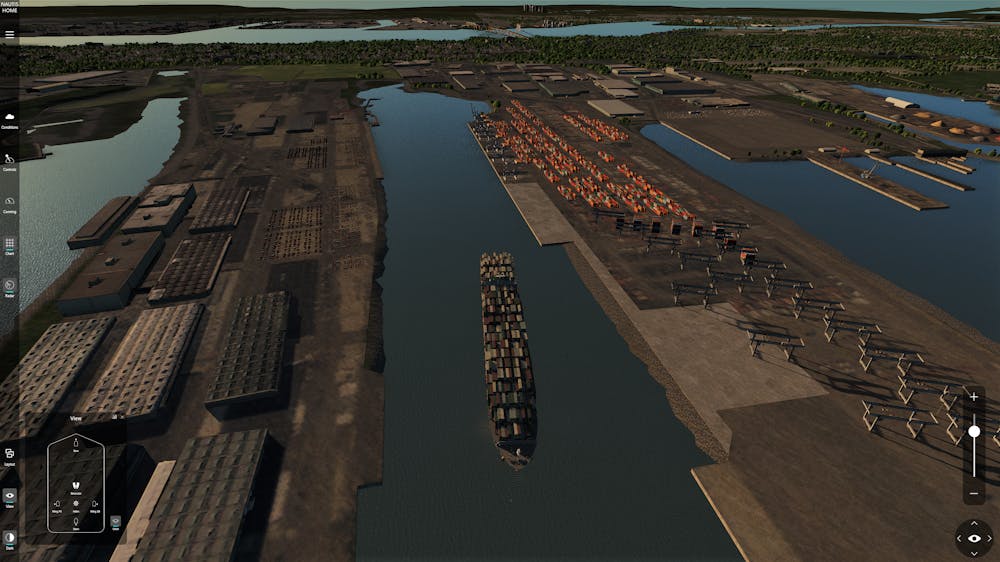The width and height of the screenshot is (1000, 562).
Task: Zoom in with the plus button
Action: (x=974, y=398)
